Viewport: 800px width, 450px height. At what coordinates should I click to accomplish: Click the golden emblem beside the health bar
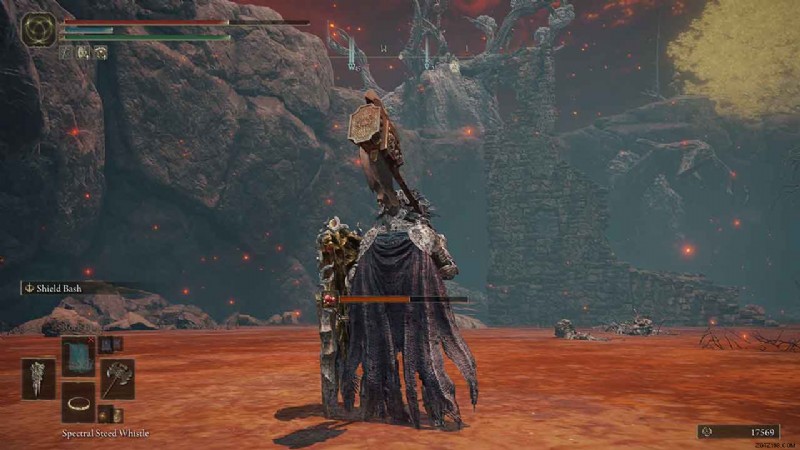39,28
